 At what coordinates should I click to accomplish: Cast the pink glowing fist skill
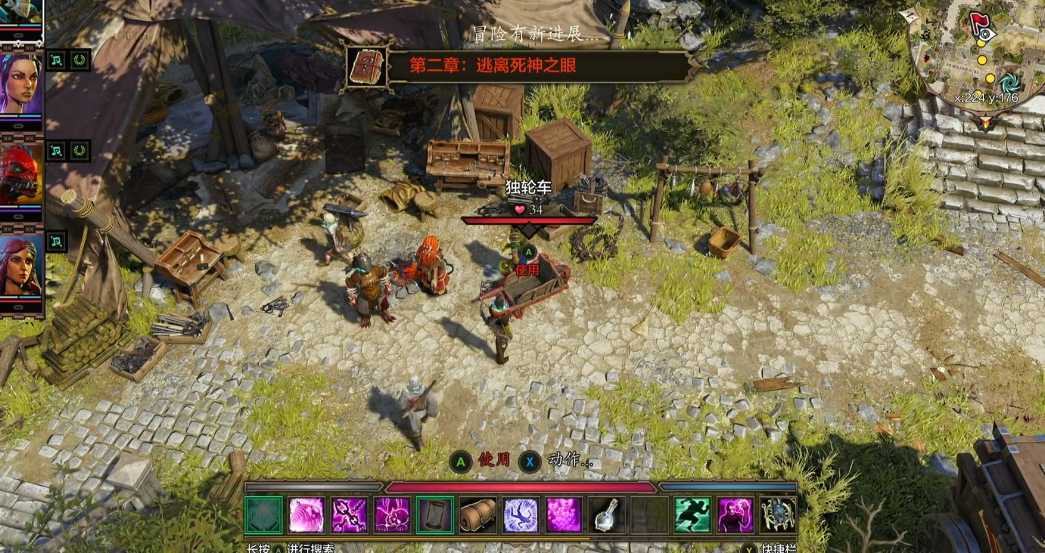click(x=306, y=515)
